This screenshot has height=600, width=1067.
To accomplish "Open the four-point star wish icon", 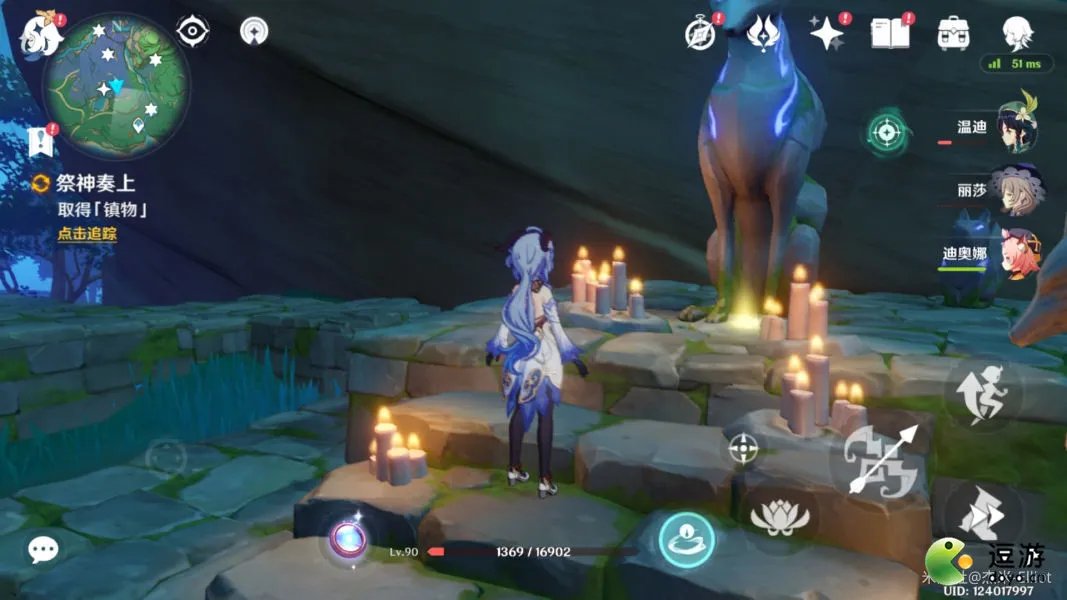I will click(828, 34).
